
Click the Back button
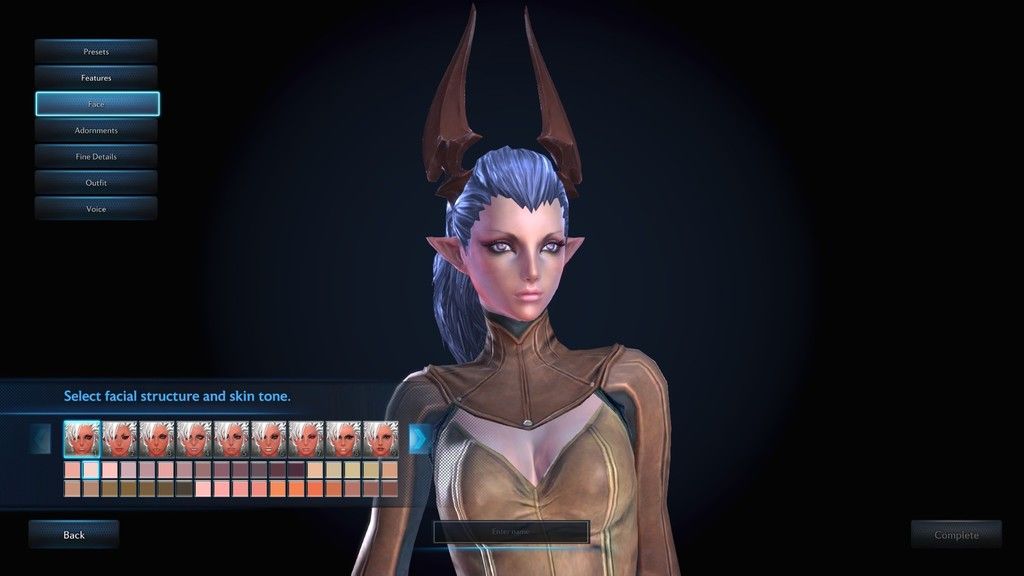click(x=74, y=535)
